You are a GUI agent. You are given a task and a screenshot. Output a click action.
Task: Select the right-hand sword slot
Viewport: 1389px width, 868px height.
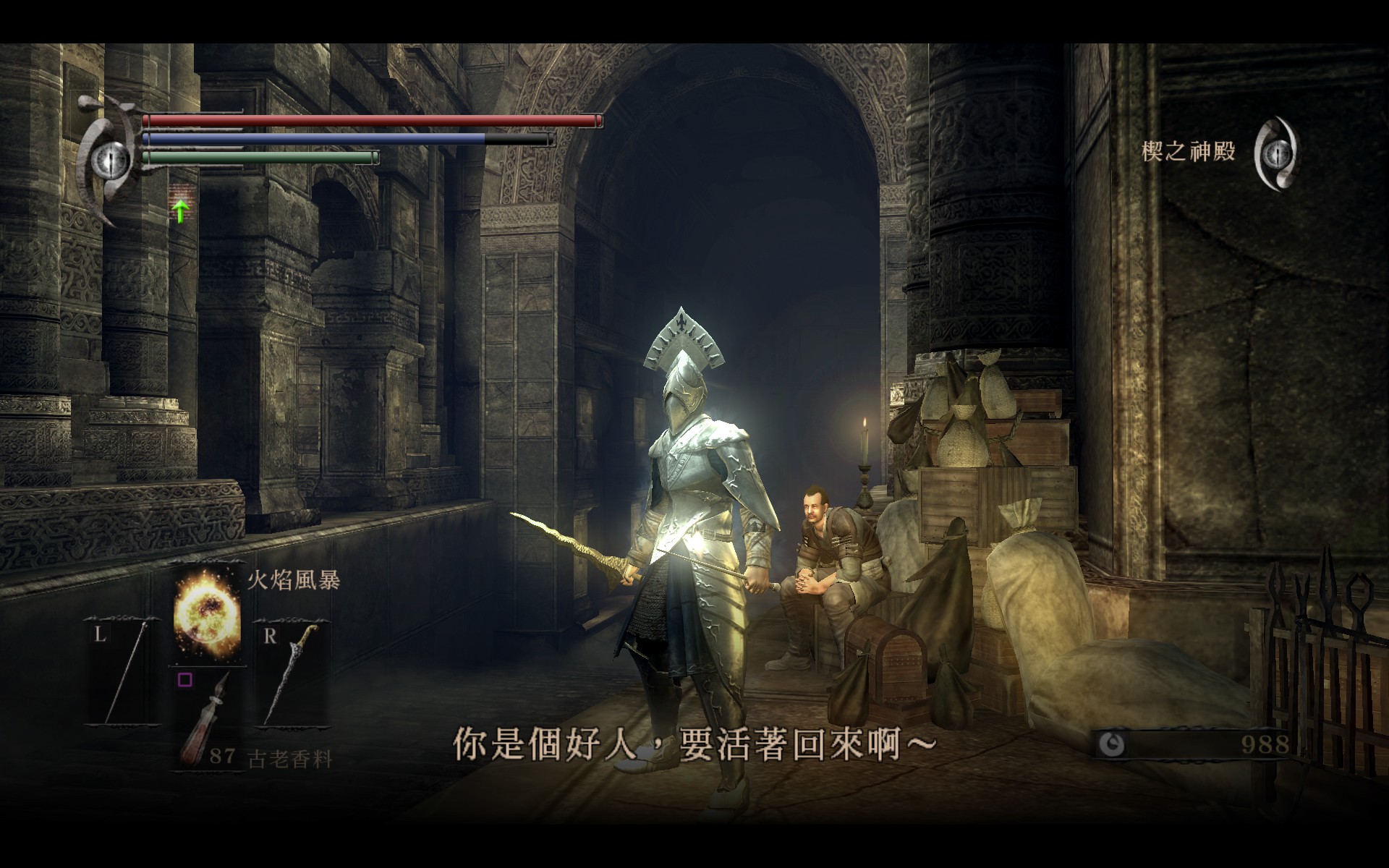tap(291, 671)
